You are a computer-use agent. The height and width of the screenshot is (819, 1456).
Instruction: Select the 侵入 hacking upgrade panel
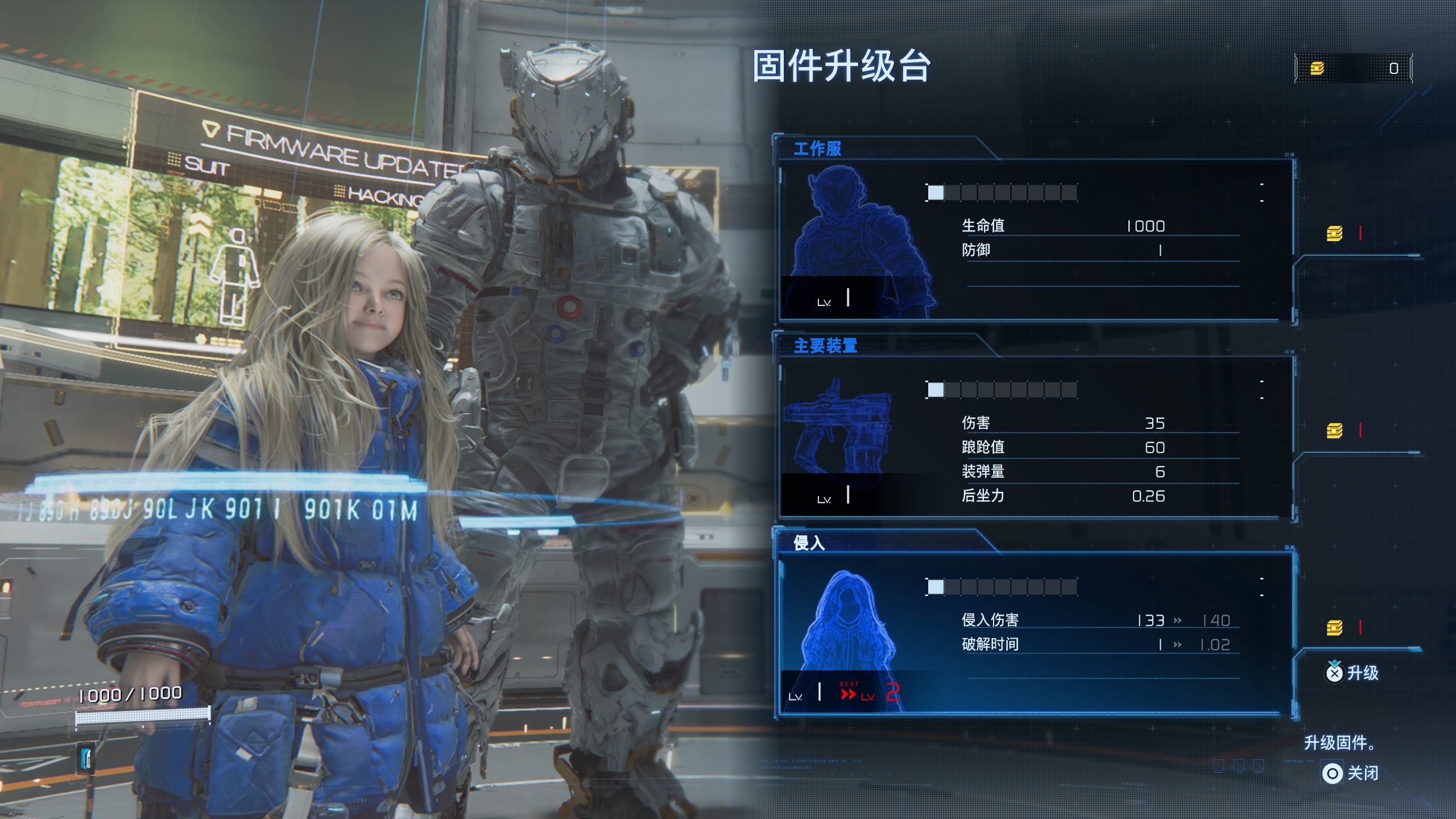tap(1032, 634)
